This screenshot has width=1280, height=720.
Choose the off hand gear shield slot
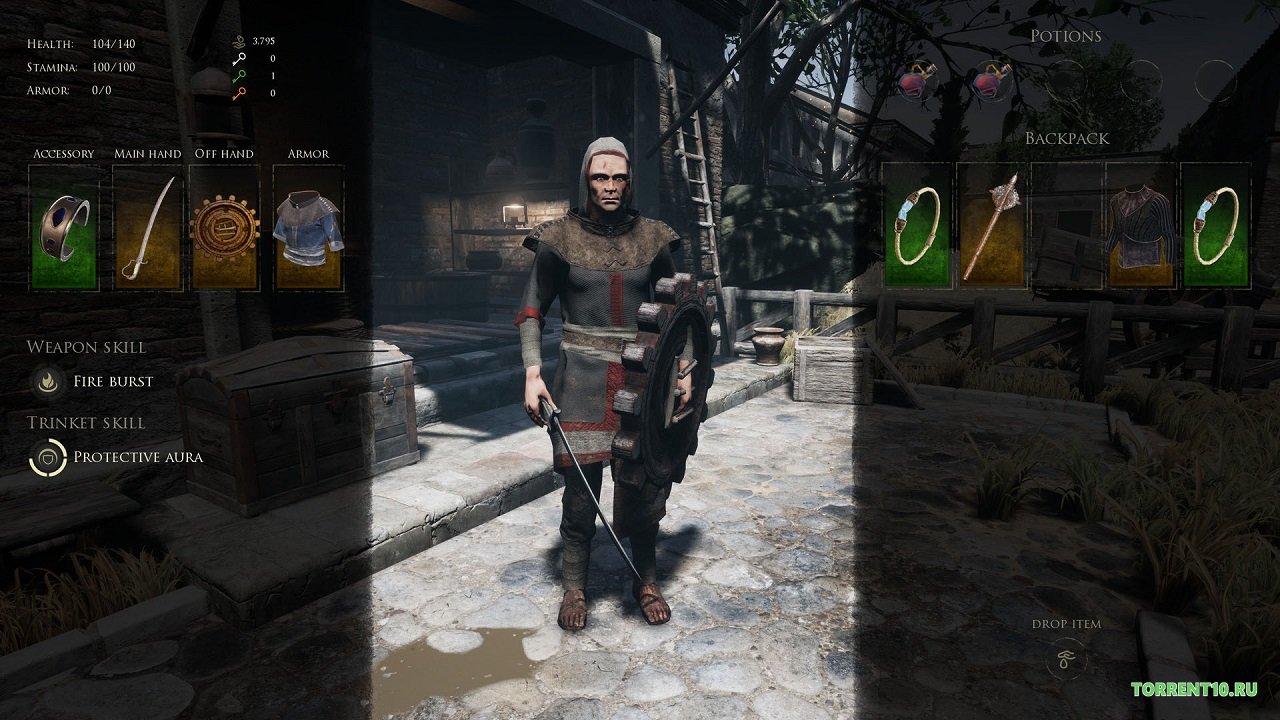pyautogui.click(x=225, y=228)
